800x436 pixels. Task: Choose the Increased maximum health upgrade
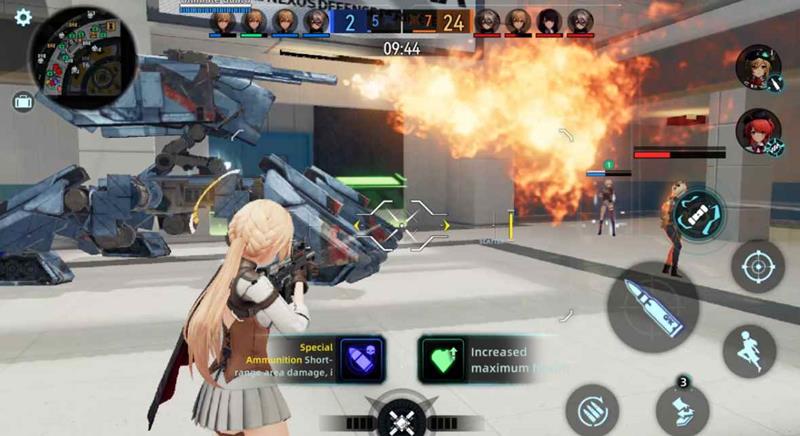443,359
